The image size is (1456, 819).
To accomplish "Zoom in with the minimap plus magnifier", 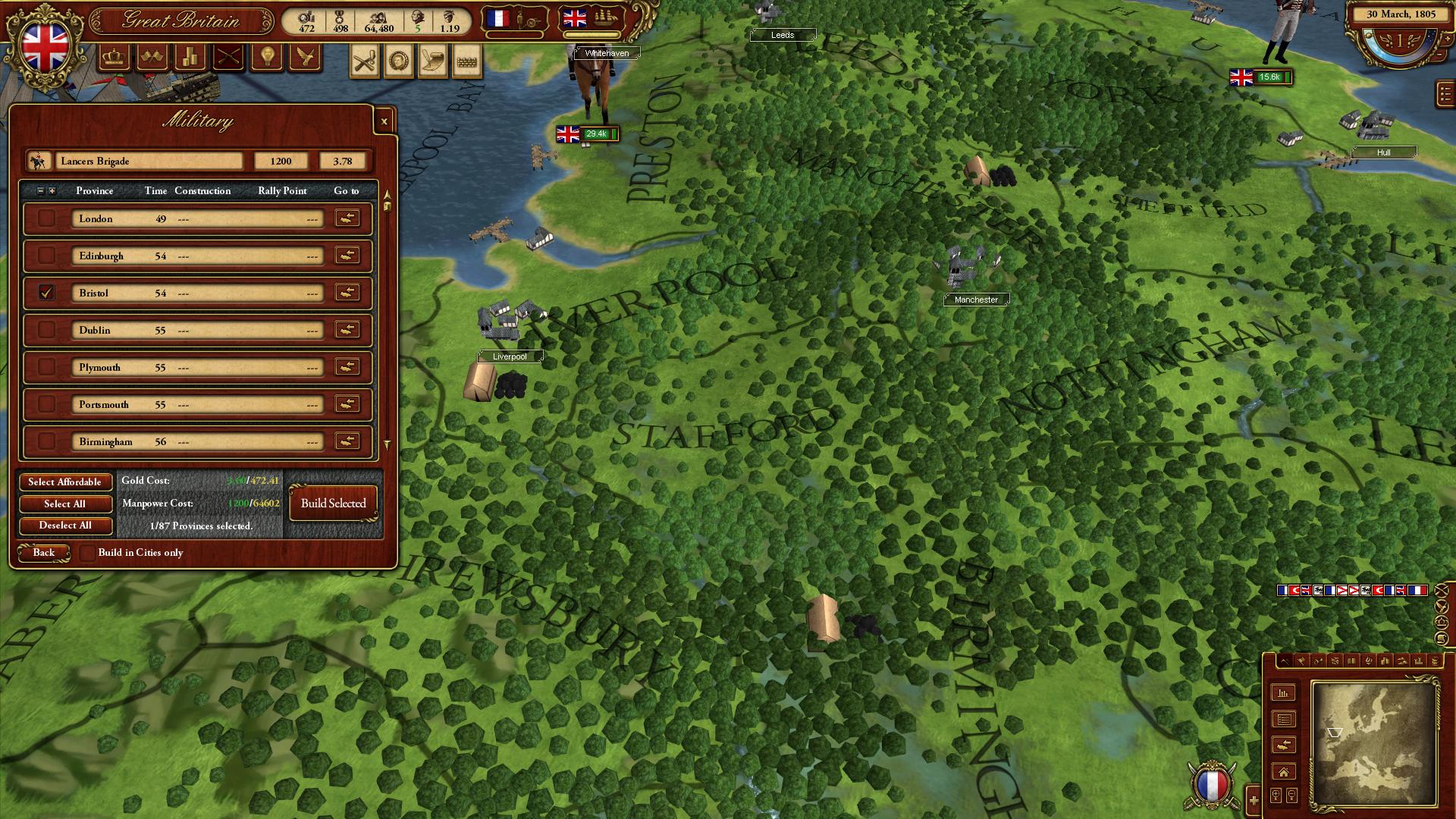I will click(x=1254, y=799).
